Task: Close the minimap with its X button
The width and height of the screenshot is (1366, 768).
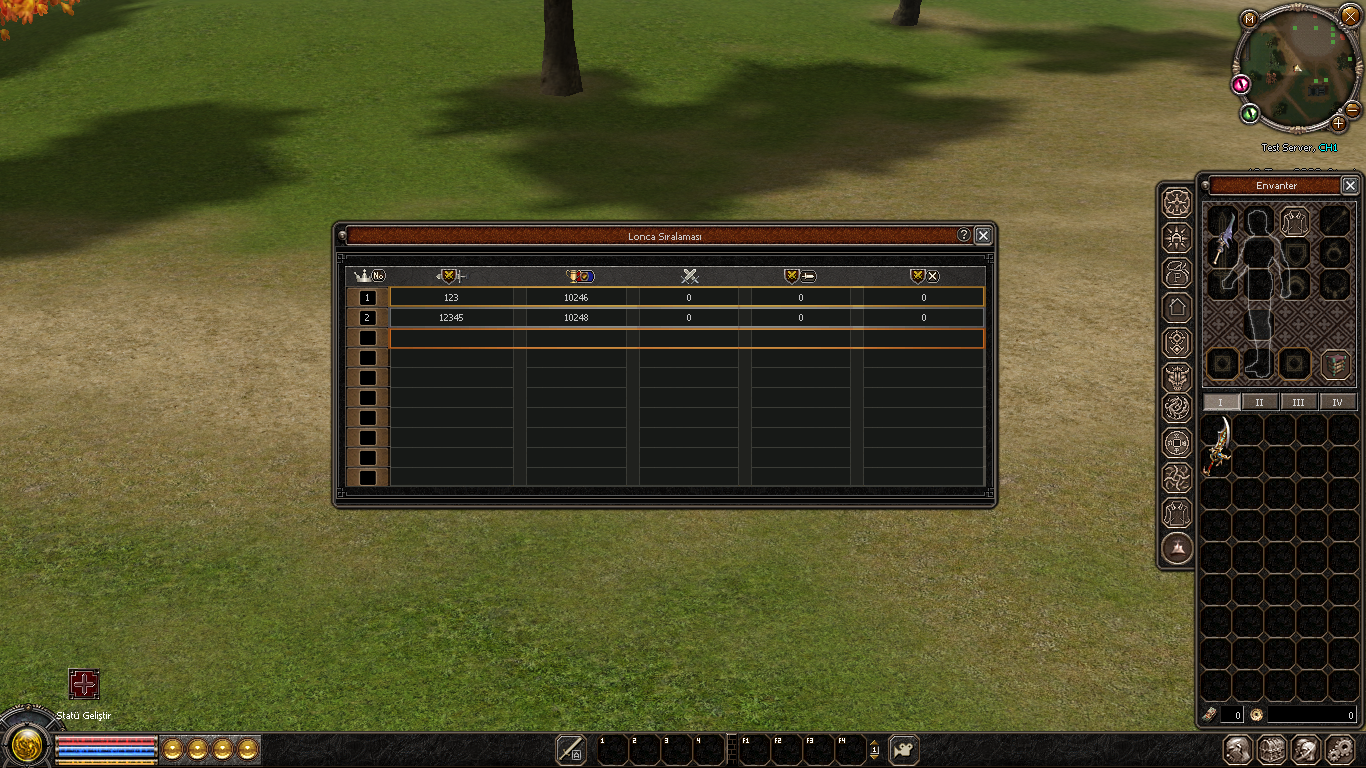Action: pyautogui.click(x=1350, y=16)
